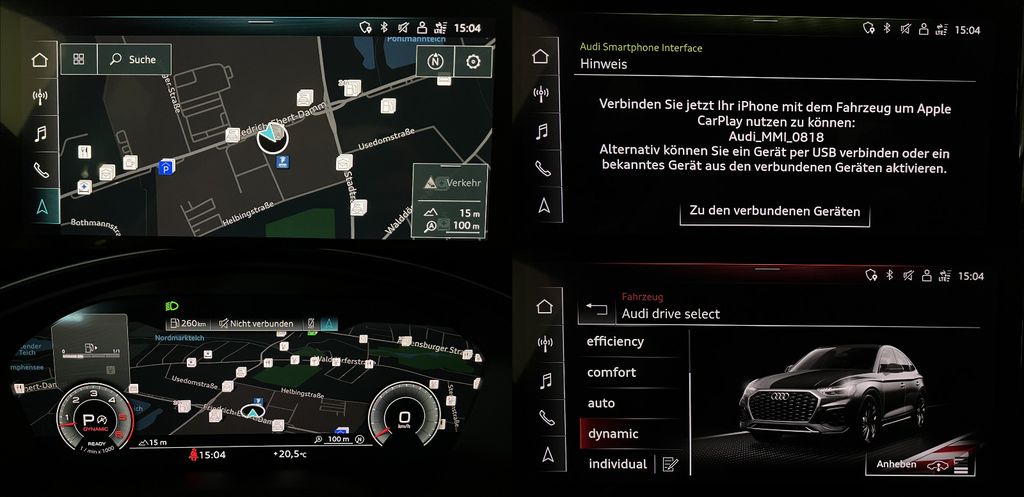Viewport: 1024px width, 497px height.
Task: Select efficiency drive mode
Action: coord(615,342)
